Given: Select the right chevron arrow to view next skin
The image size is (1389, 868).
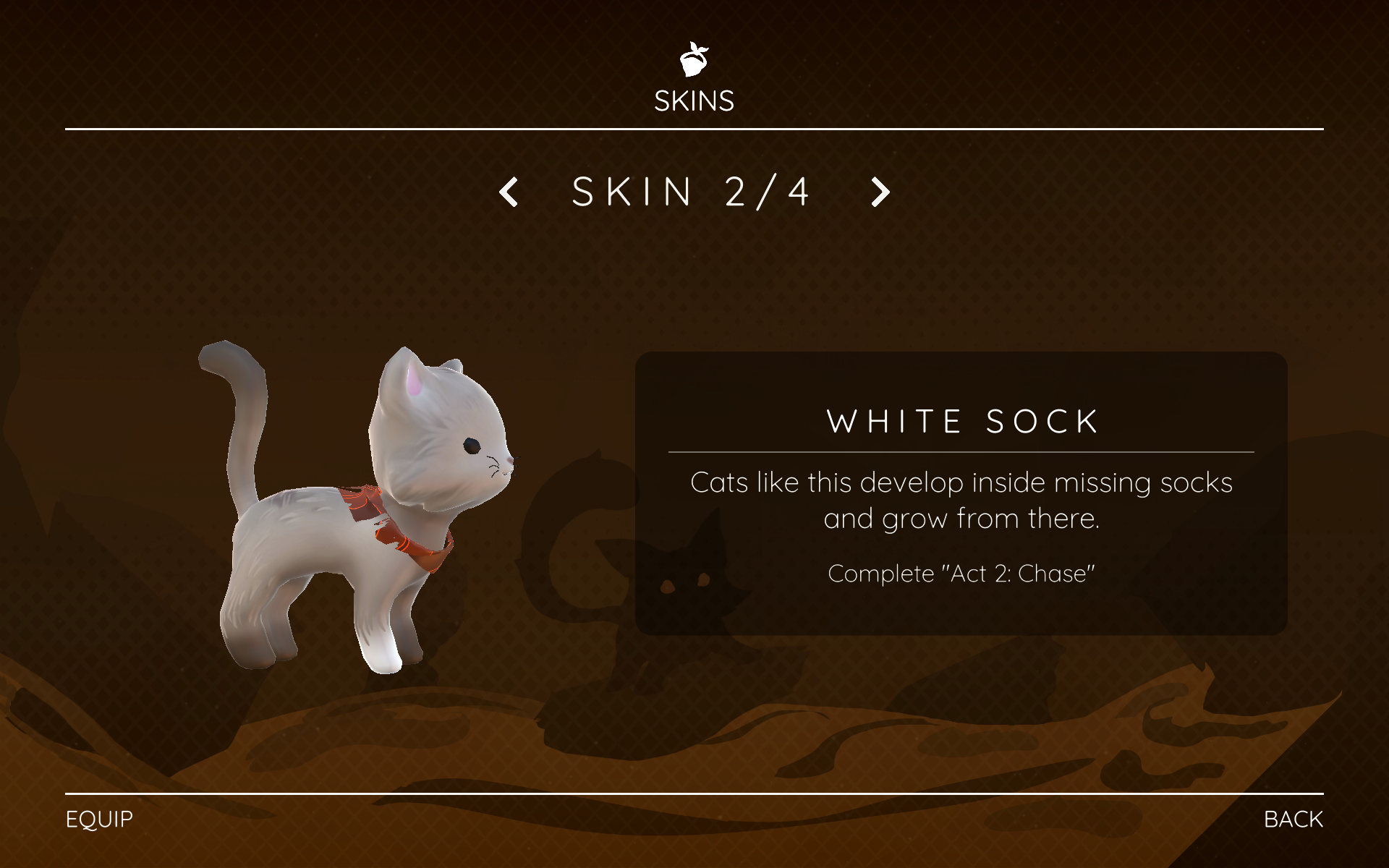Looking at the screenshot, I should pyautogui.click(x=880, y=191).
